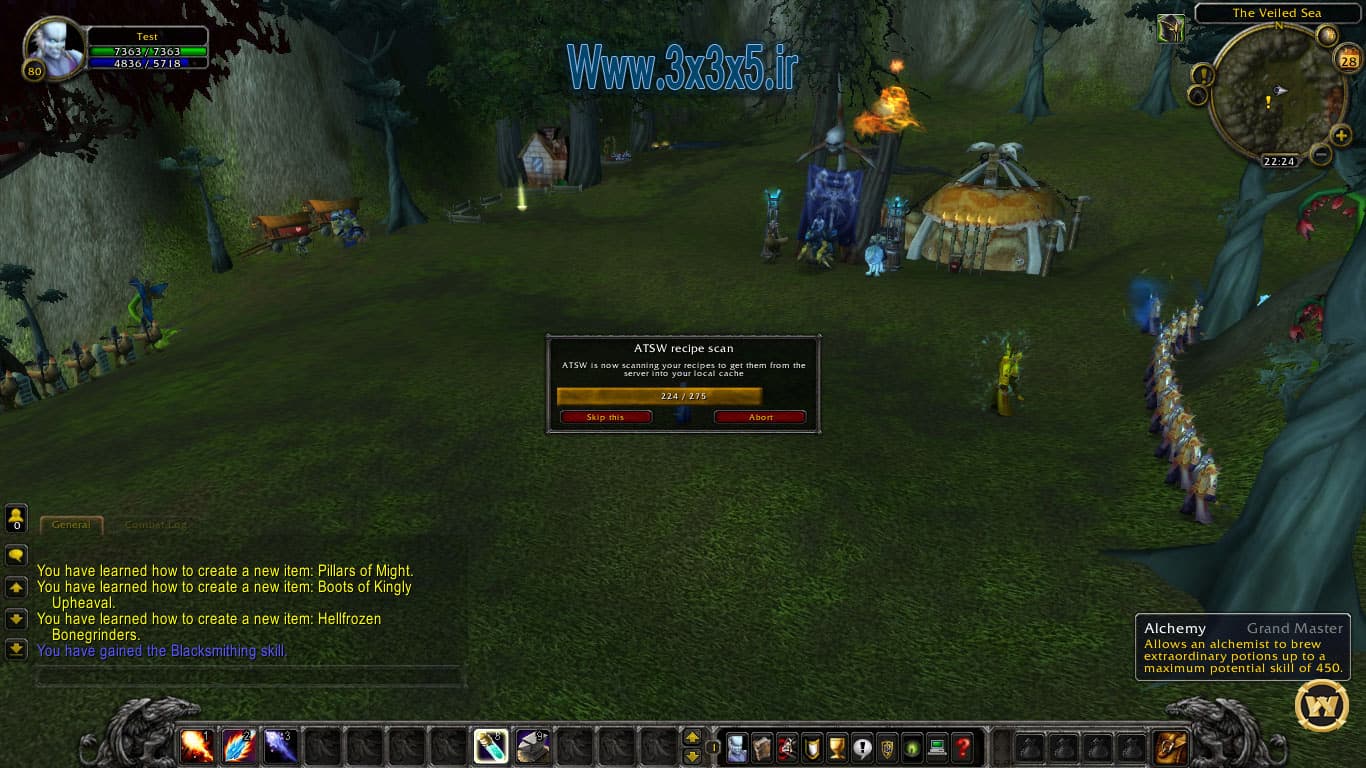The image size is (1366, 768).
Task: Open the backpack bag at the bar's end
Action: tap(1171, 746)
